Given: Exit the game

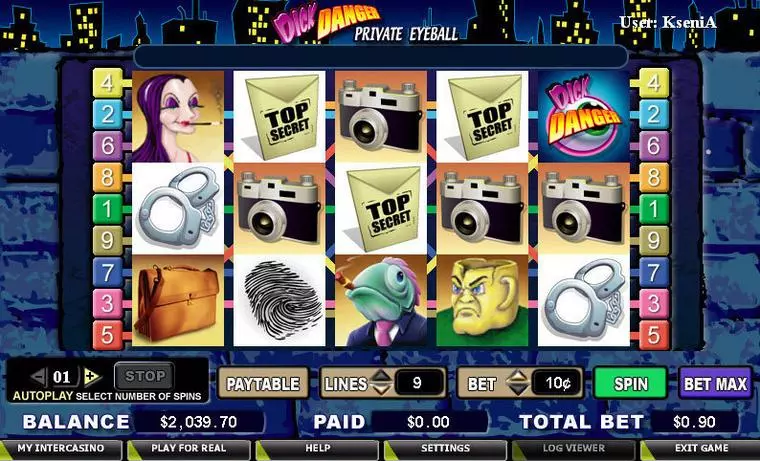Looking at the screenshot, I should [700, 449].
